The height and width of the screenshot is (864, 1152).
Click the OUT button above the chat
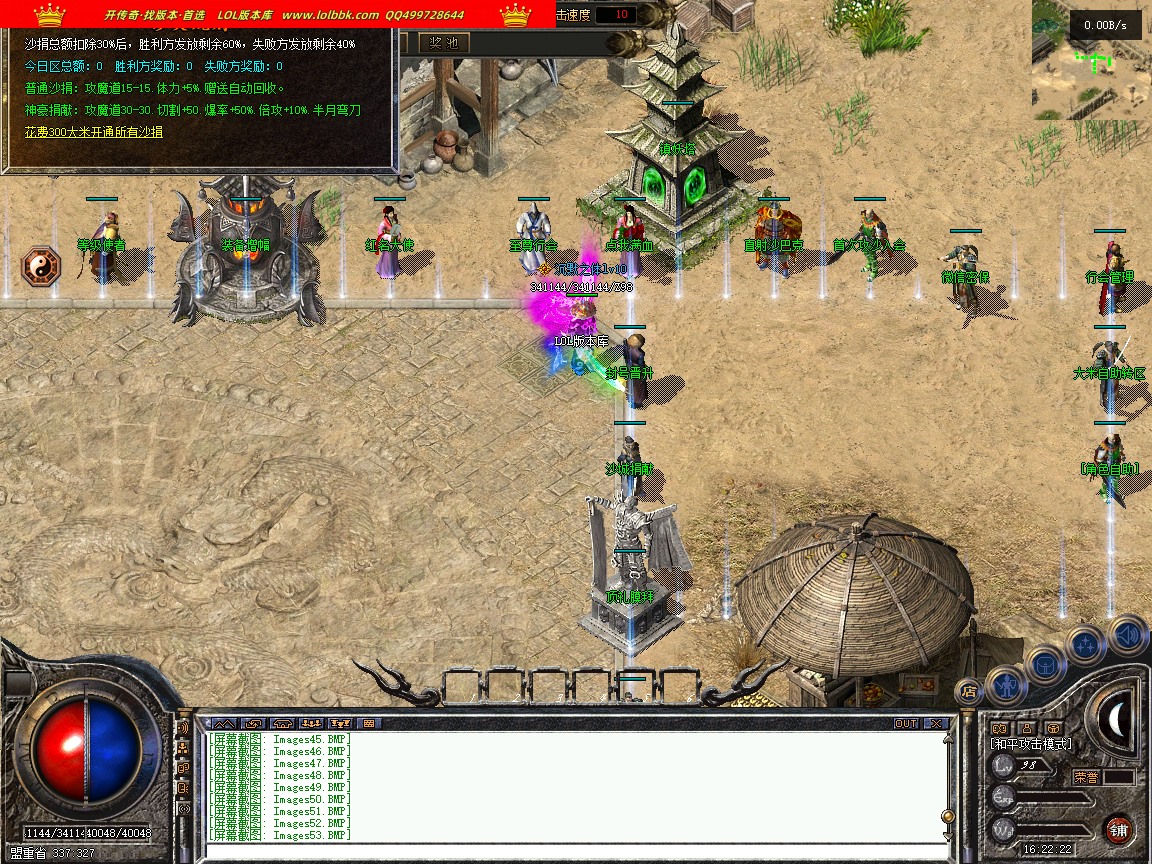coord(906,723)
